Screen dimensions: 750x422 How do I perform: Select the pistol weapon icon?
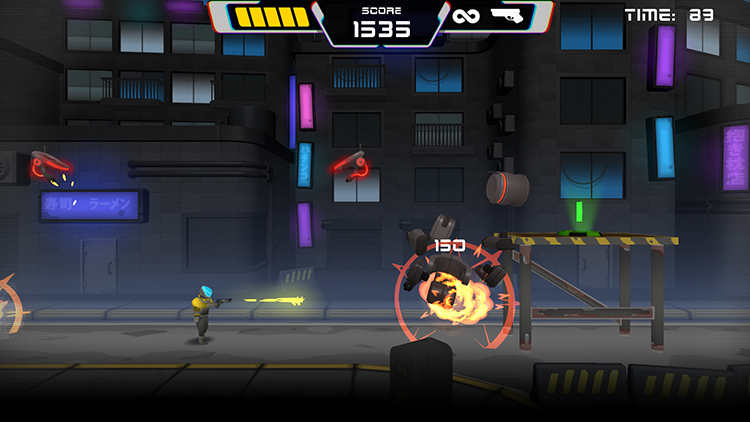tap(508, 15)
